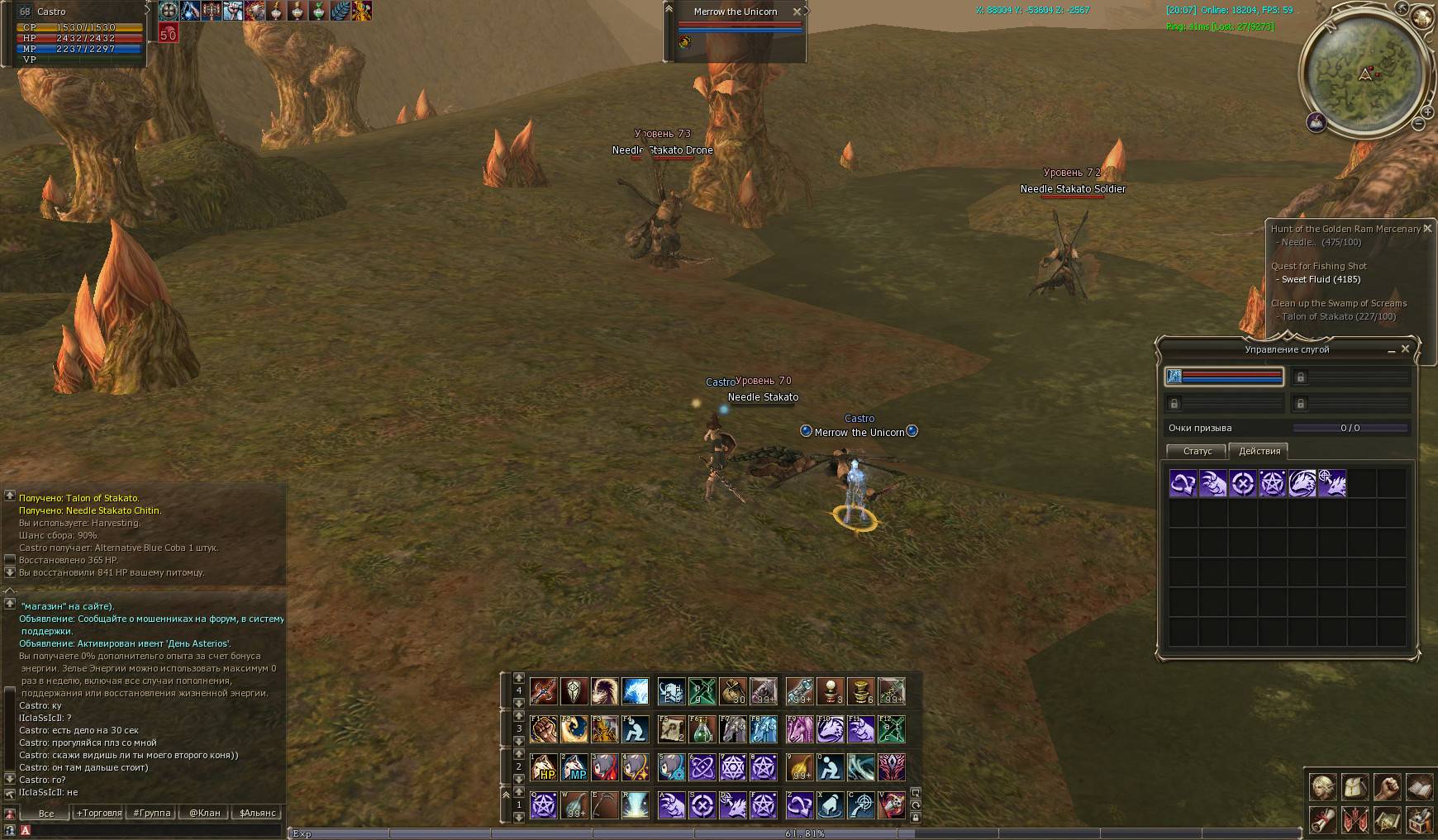Screen dimensions: 1438x840
Task: Zoom in the minimap with plus button
Action: pos(1427,112)
